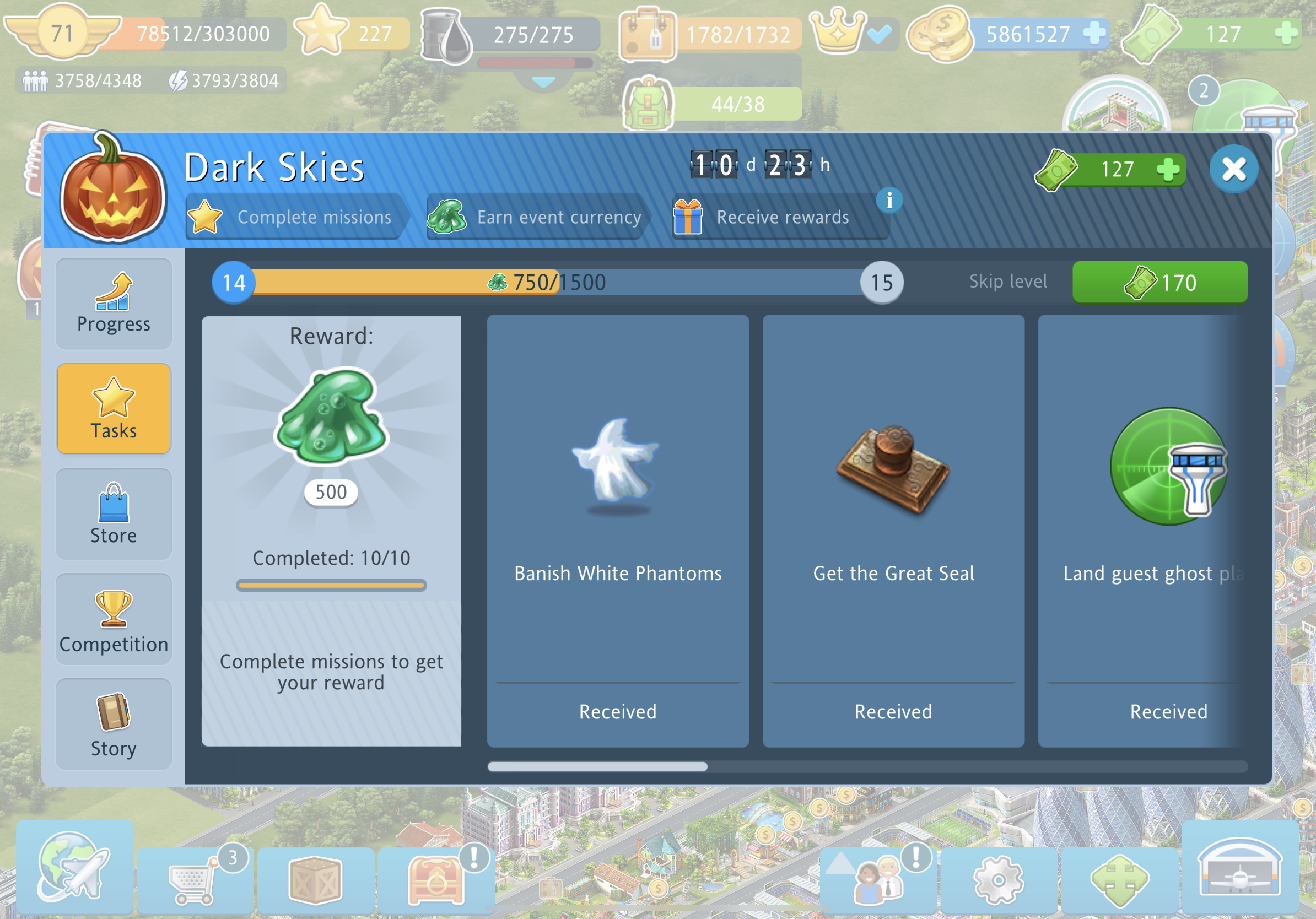The image size is (1316, 919).
Task: Add cash using the event window plus button
Action: tap(1167, 170)
